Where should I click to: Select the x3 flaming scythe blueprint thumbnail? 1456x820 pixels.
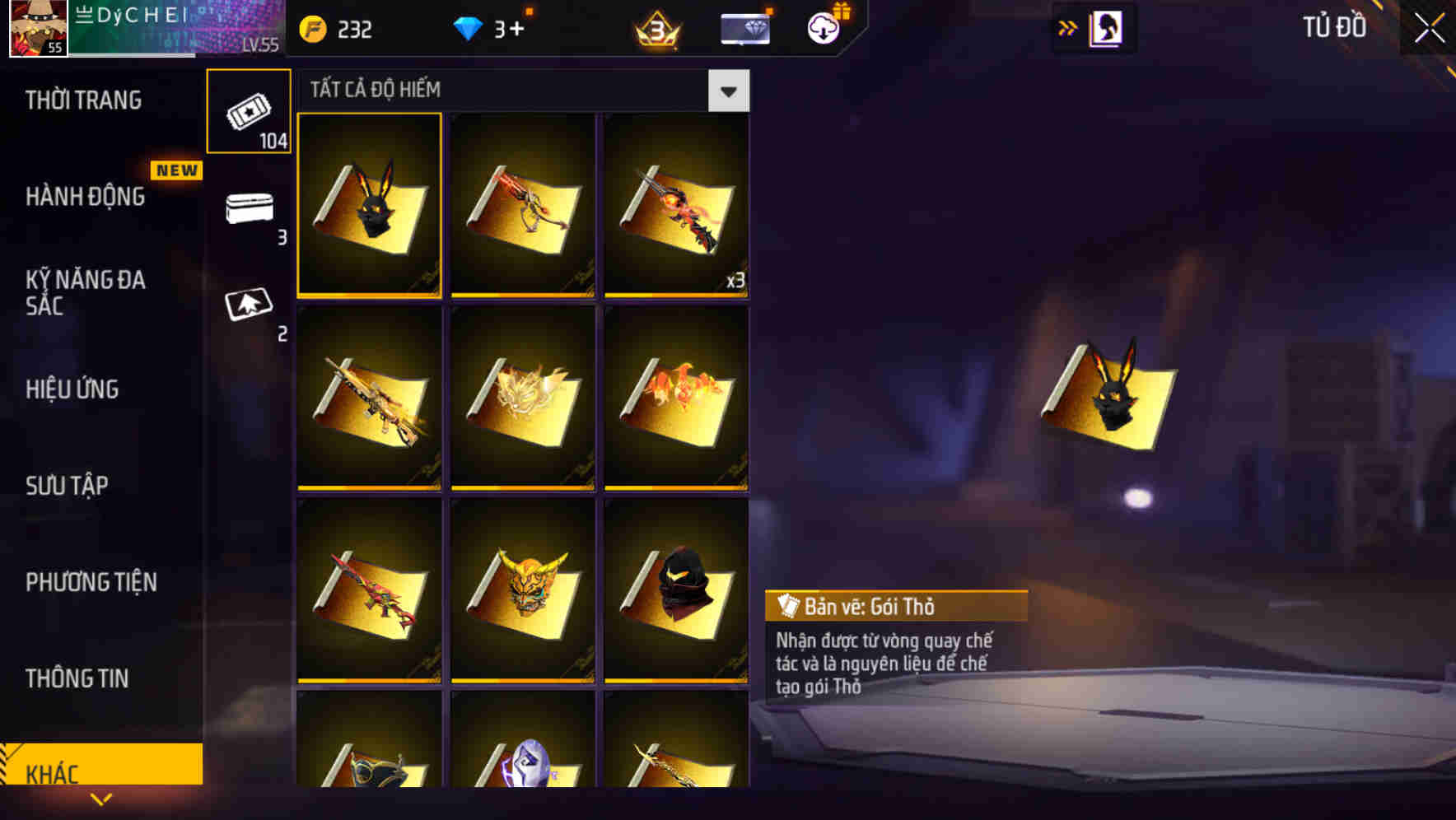point(677,206)
